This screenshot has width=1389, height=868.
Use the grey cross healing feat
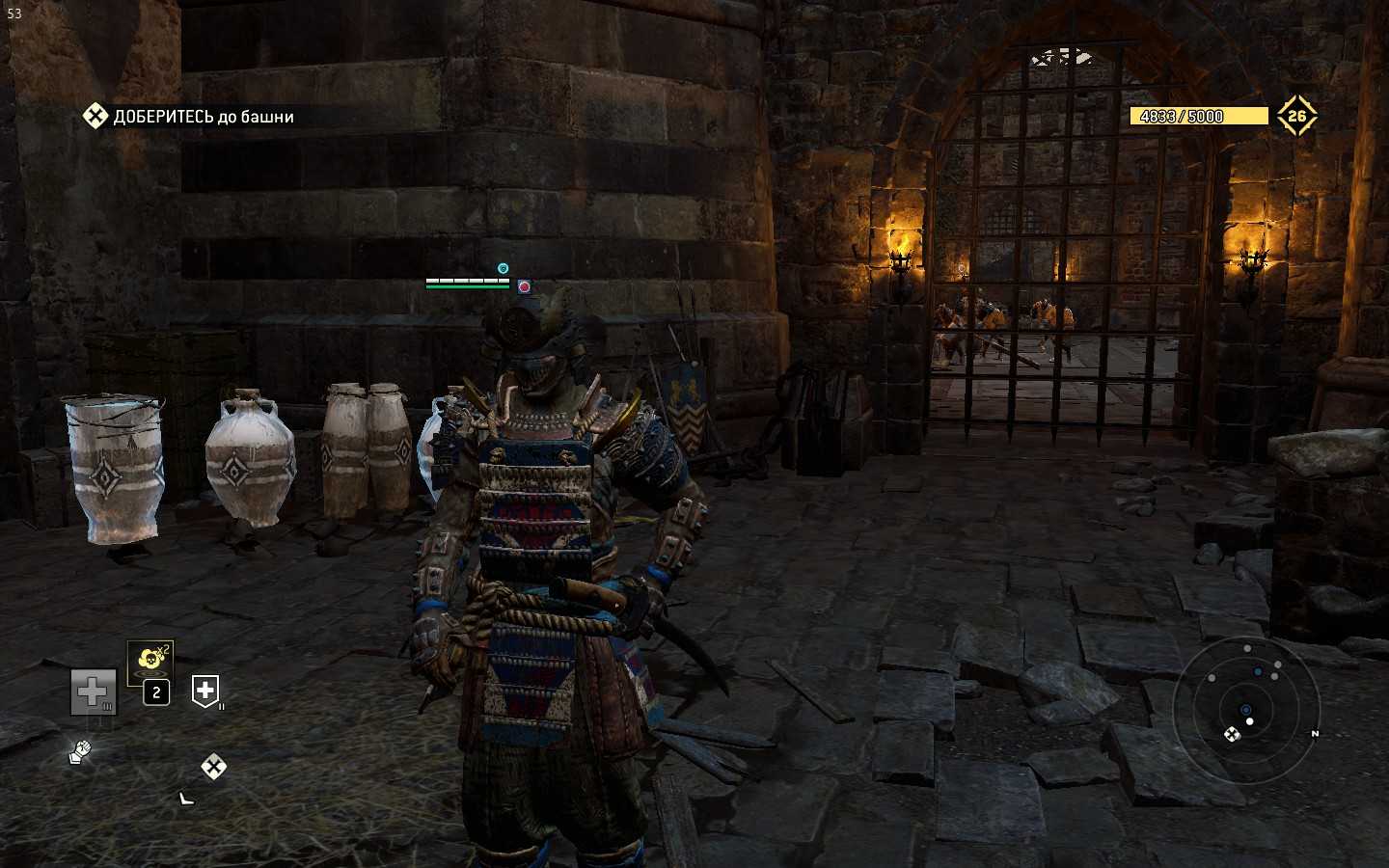(x=93, y=692)
